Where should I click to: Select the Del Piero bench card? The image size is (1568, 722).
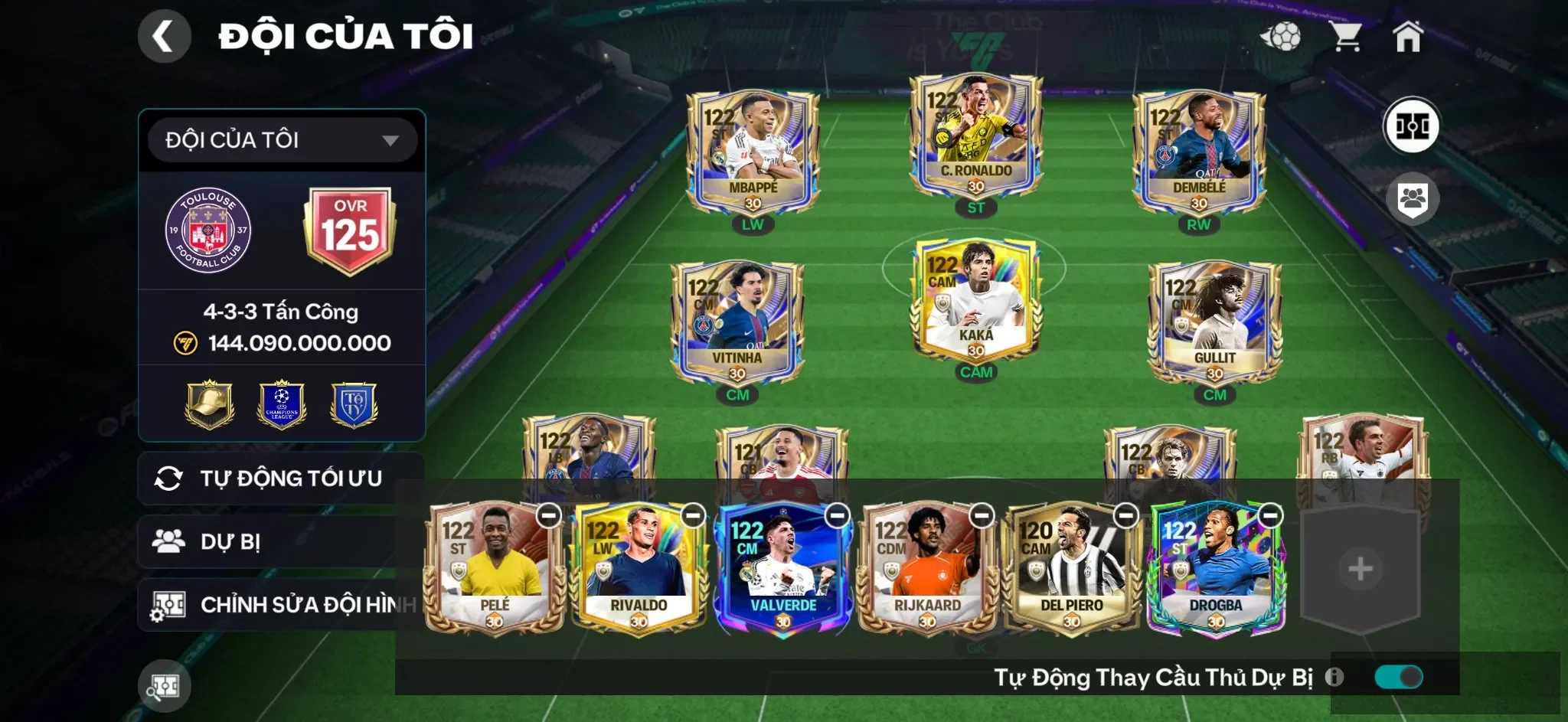[x=1071, y=570]
